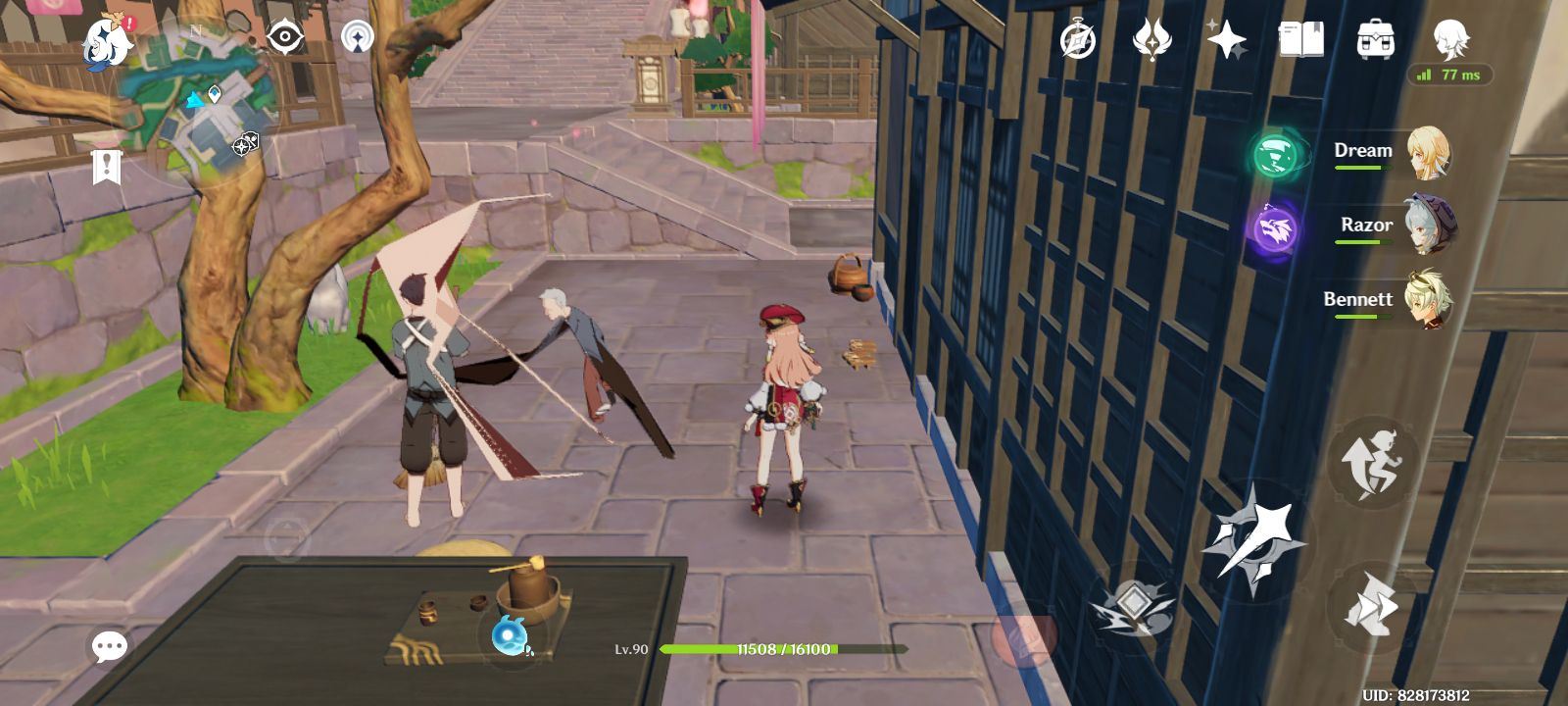Toggle the elemental sight eye icon
The height and width of the screenshot is (706, 1568).
285,38
